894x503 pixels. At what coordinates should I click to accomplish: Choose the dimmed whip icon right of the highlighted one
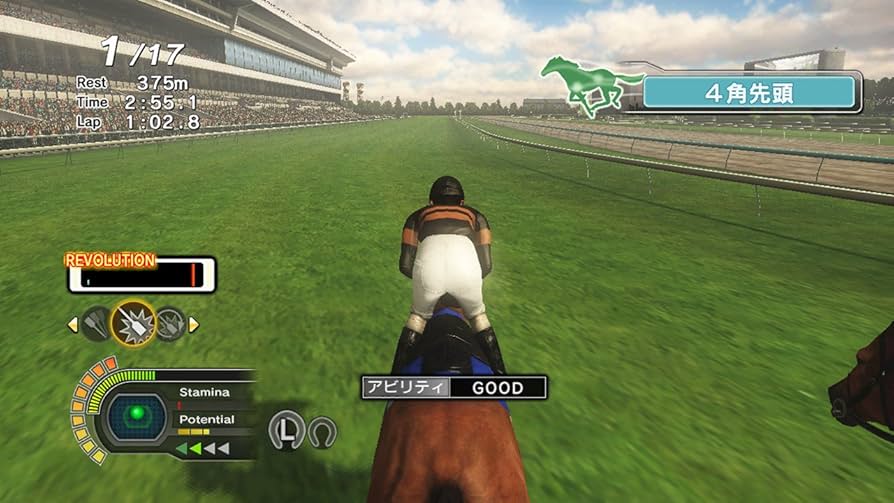[169, 324]
